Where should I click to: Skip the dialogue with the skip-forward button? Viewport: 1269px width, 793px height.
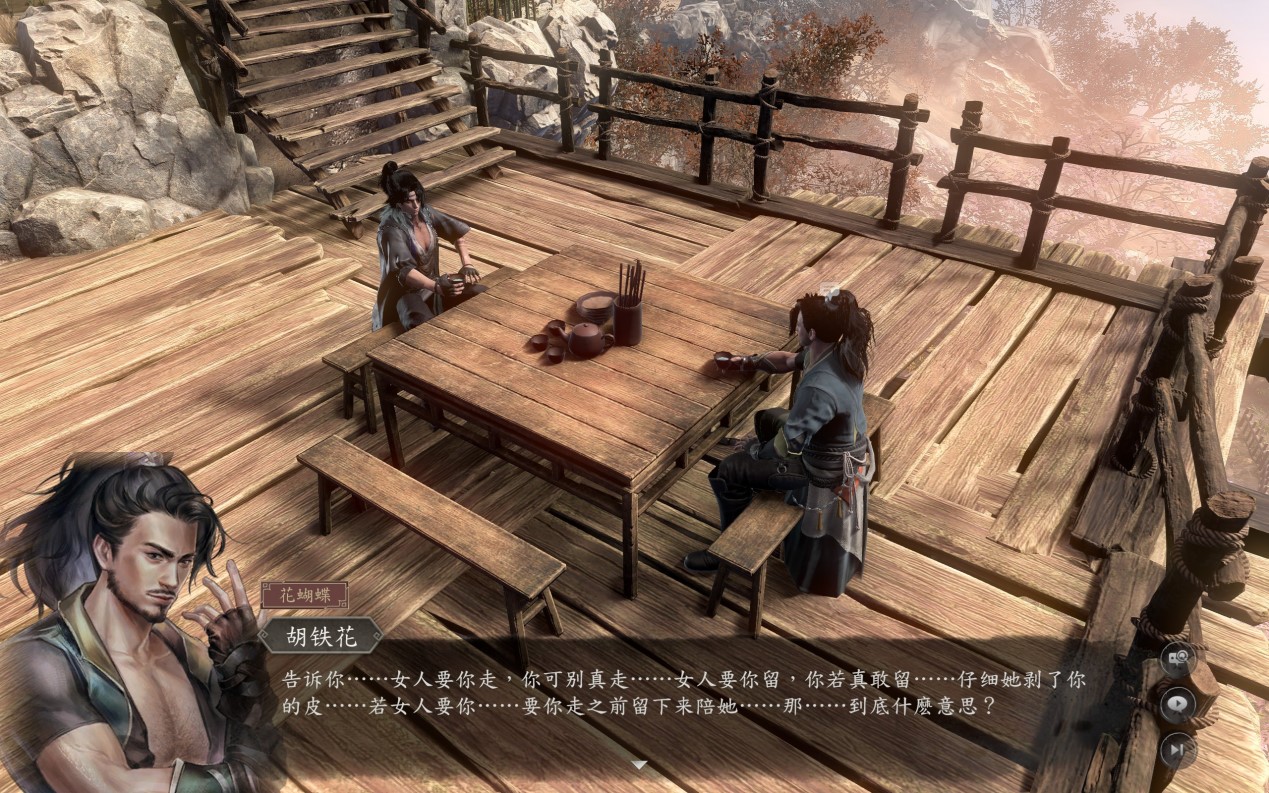(1178, 748)
